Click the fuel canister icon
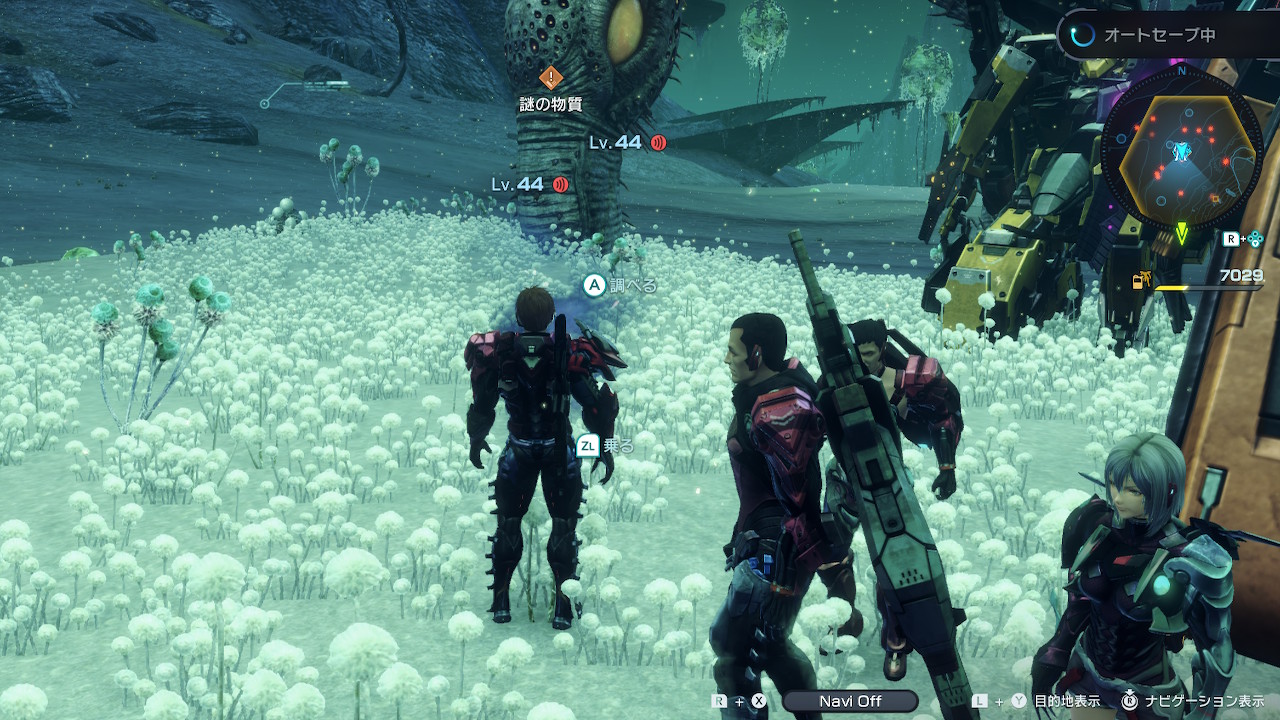 [1139, 282]
